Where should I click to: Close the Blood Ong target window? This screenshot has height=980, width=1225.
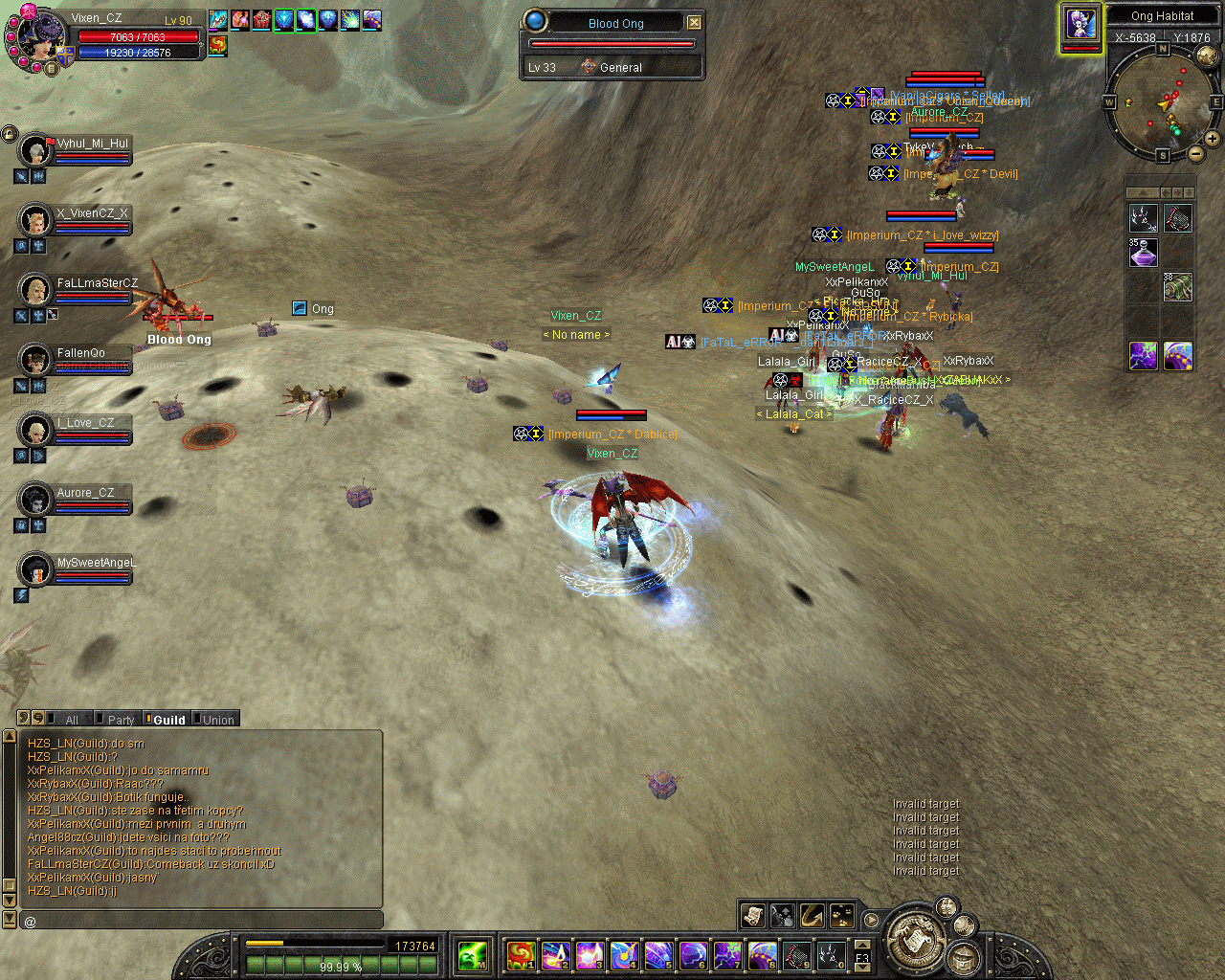[694, 22]
